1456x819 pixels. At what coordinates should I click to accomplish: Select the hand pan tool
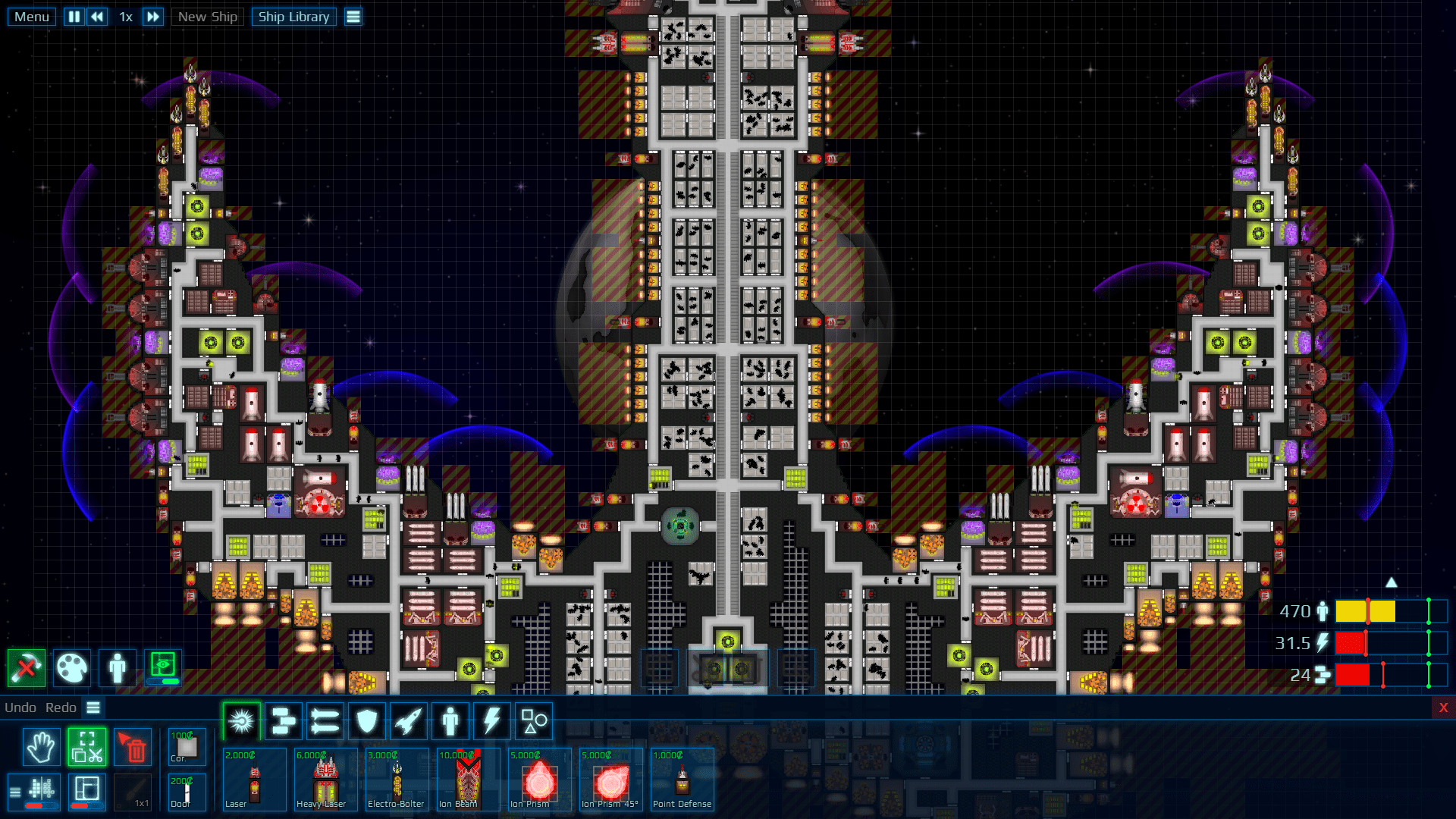[x=42, y=747]
